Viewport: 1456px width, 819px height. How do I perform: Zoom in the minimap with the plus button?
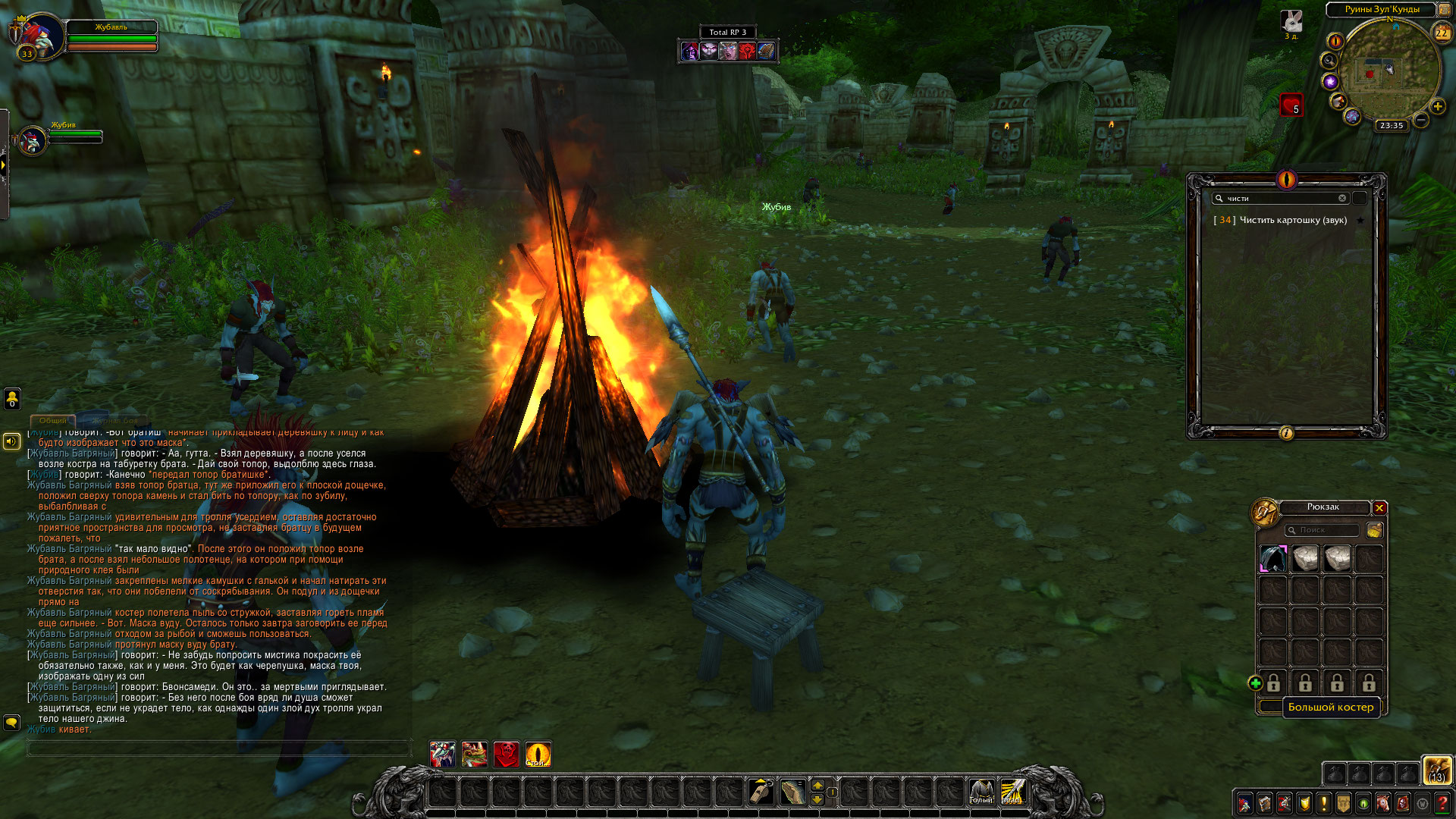pos(1437,107)
